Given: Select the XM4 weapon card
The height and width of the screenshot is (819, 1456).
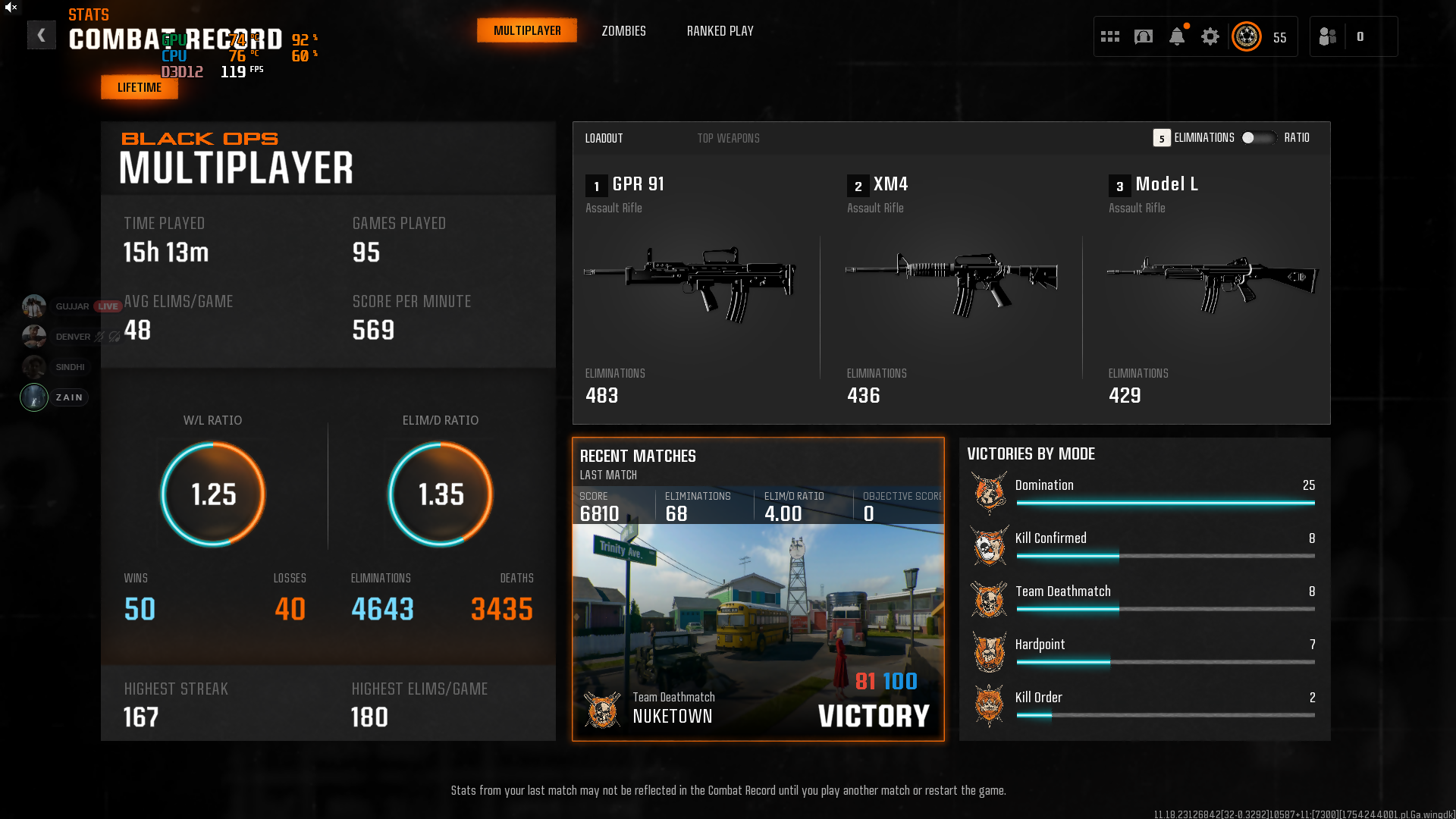Looking at the screenshot, I should point(951,288).
